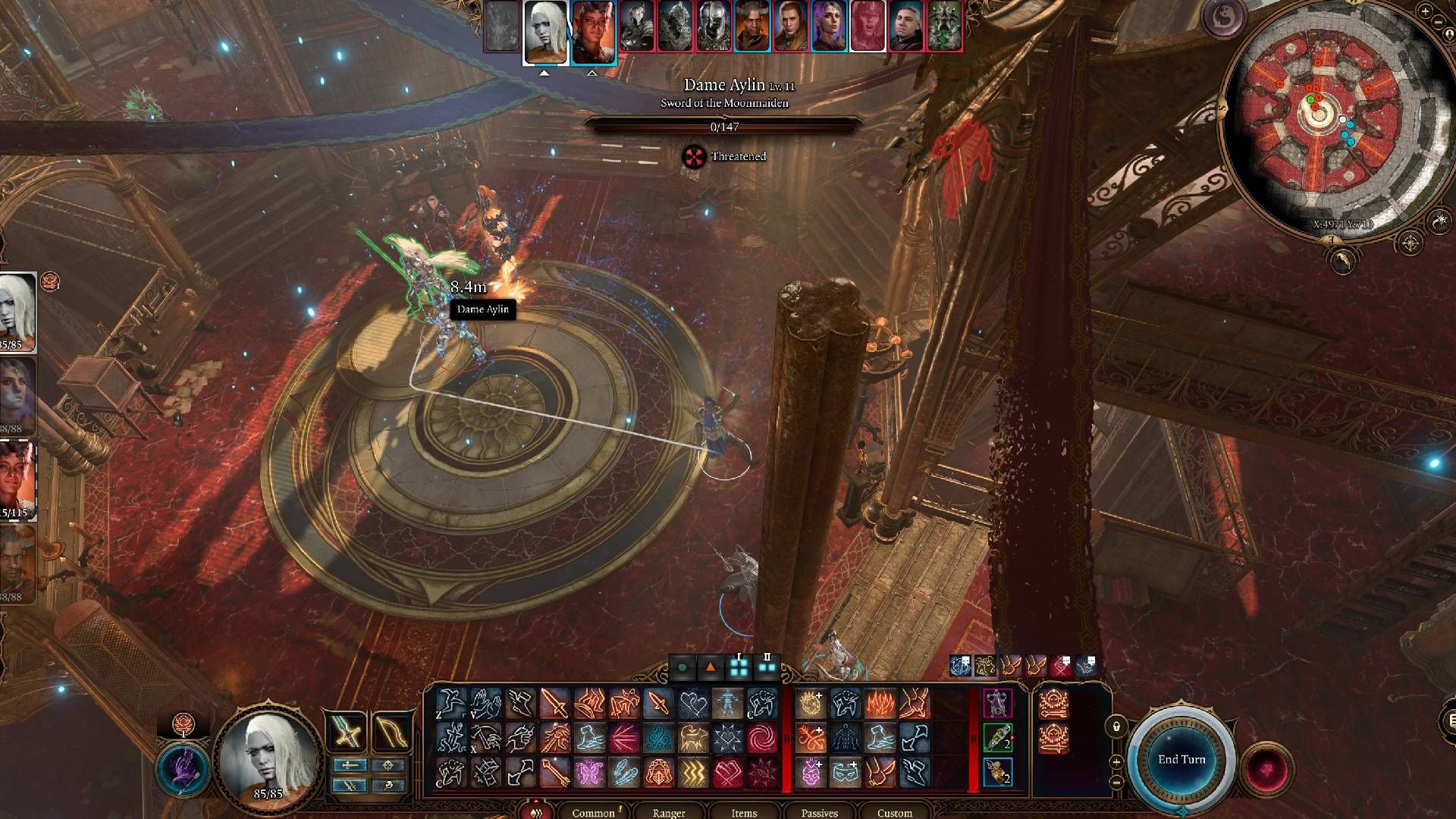Select the white-haired drow in turn order

point(545,30)
